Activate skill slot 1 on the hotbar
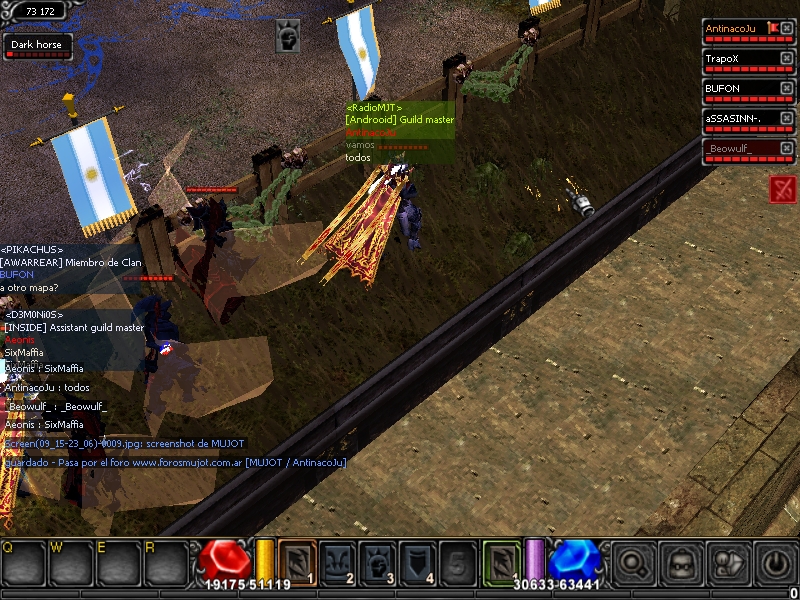This screenshot has width=800, height=600. click(x=297, y=561)
